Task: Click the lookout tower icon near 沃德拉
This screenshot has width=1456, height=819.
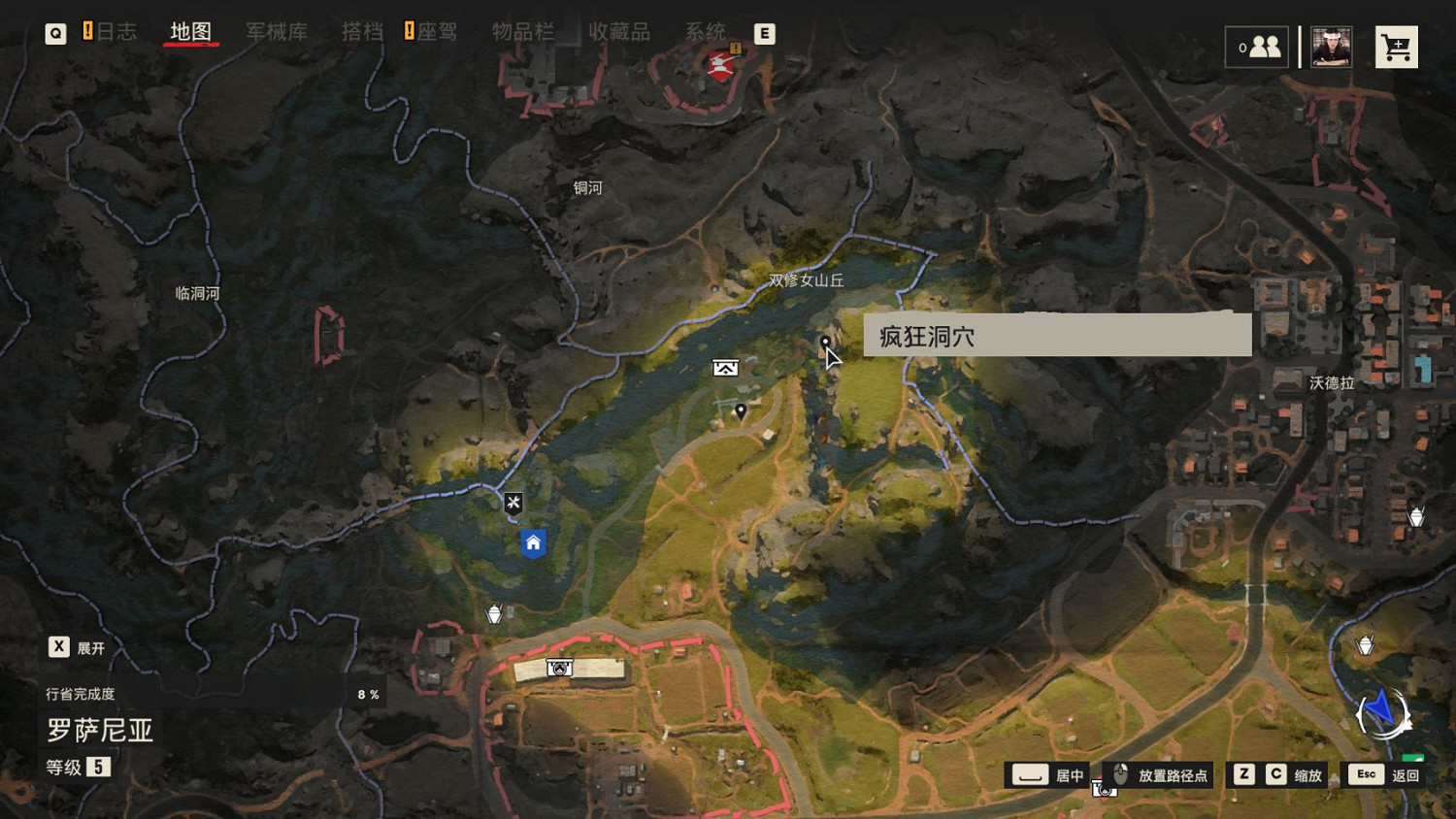Action: (x=1418, y=516)
